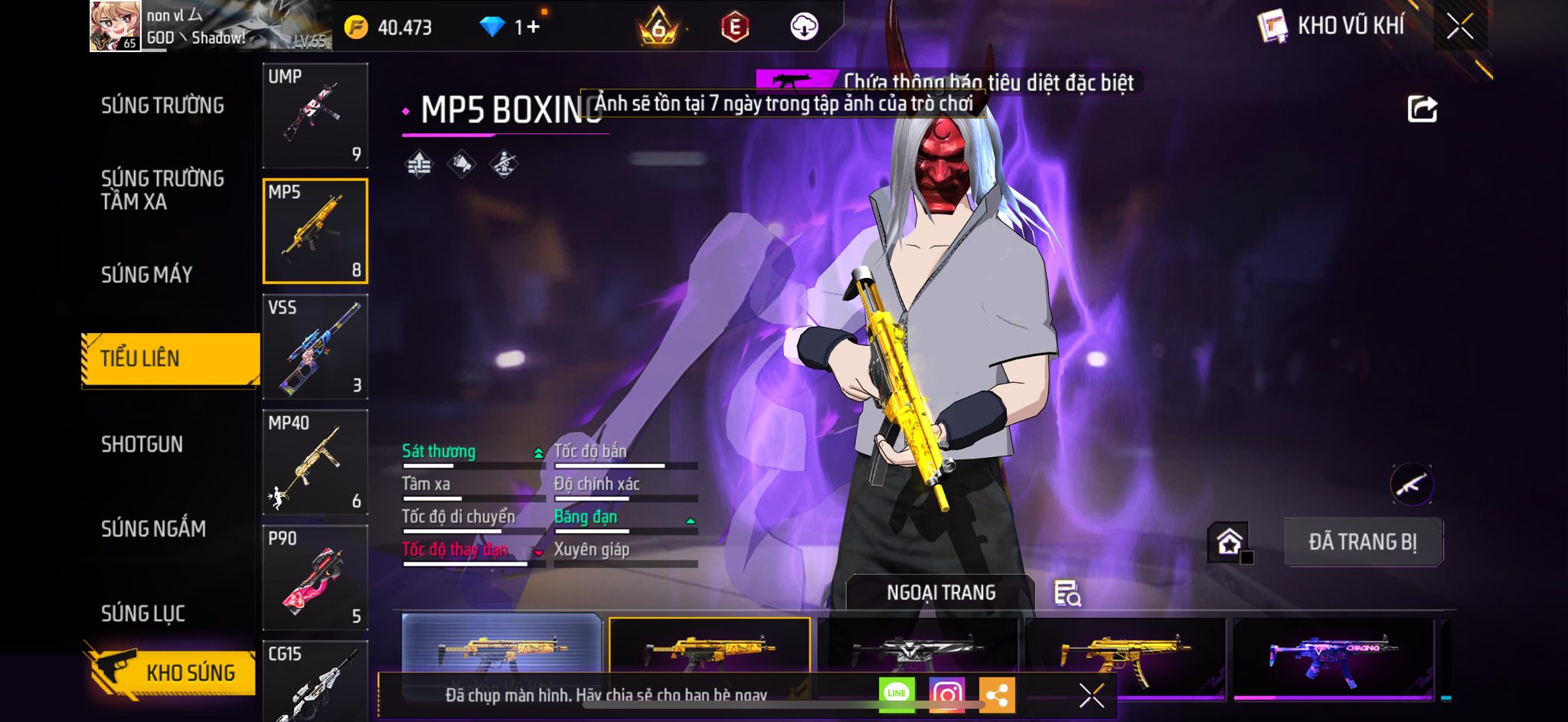This screenshot has height=722, width=1568.
Task: Open the Súng Trường Tầm Xa category
Action: (x=162, y=190)
